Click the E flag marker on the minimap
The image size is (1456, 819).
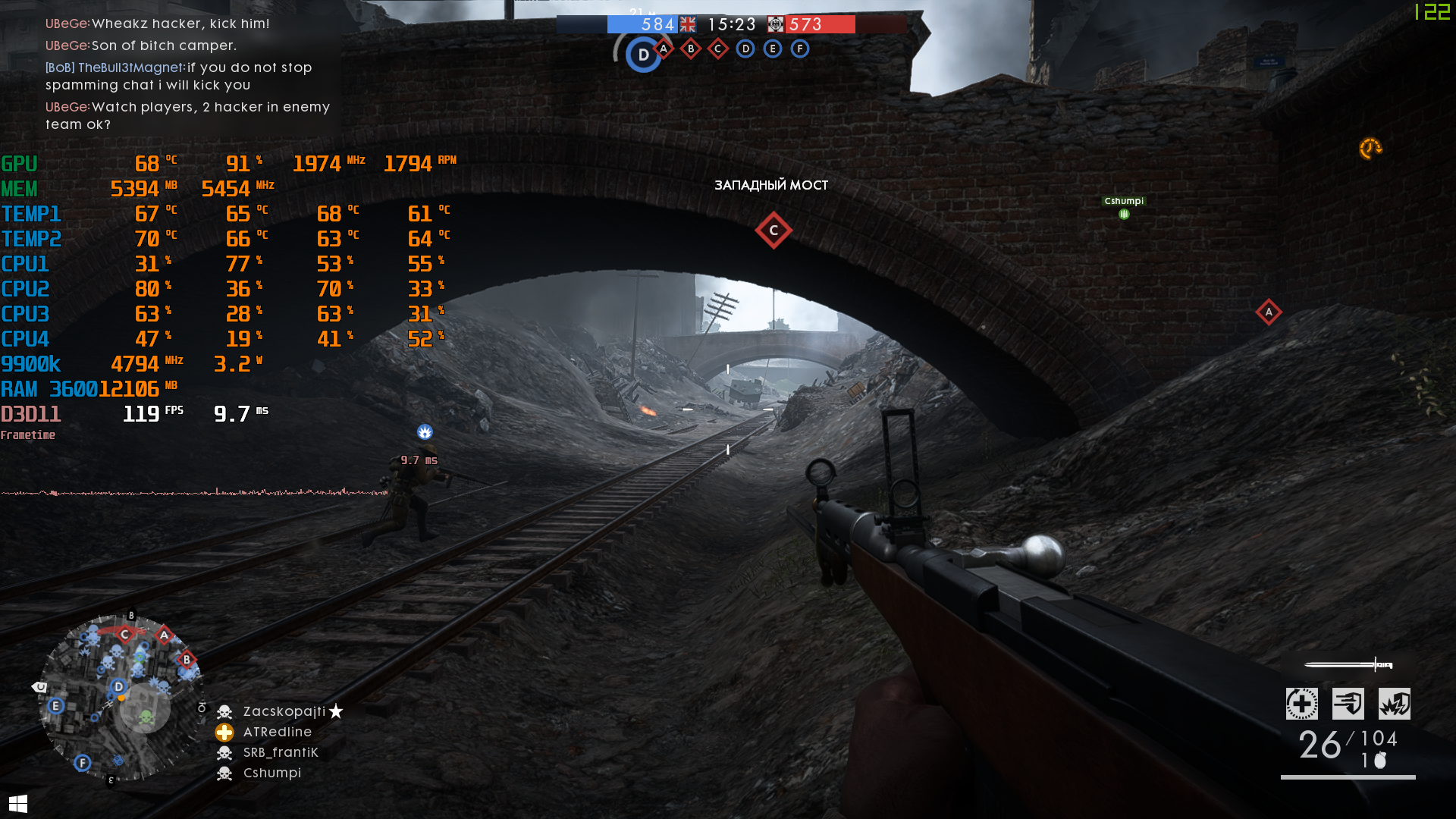55,706
